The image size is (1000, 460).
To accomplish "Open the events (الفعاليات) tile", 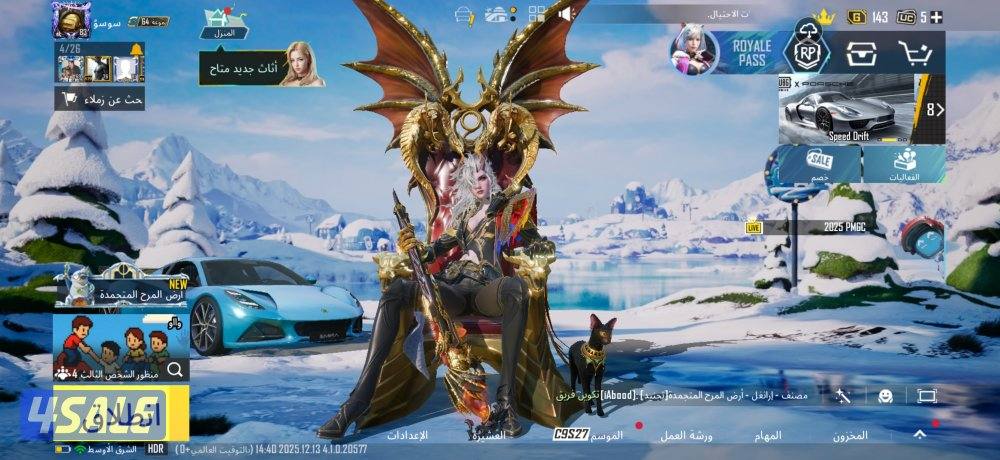I will click(x=905, y=165).
